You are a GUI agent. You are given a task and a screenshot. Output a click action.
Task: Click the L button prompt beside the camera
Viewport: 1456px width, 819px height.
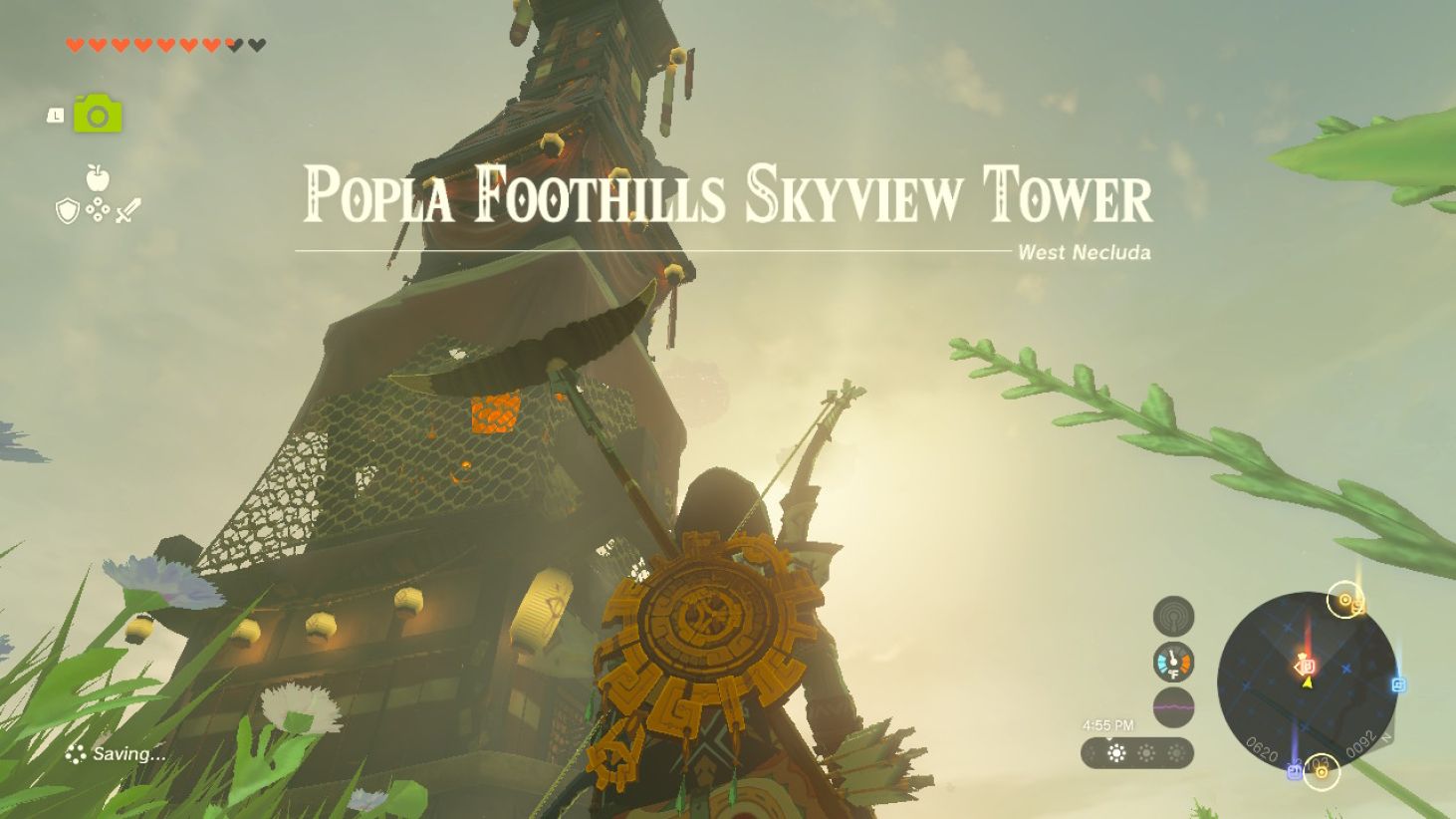[x=57, y=116]
